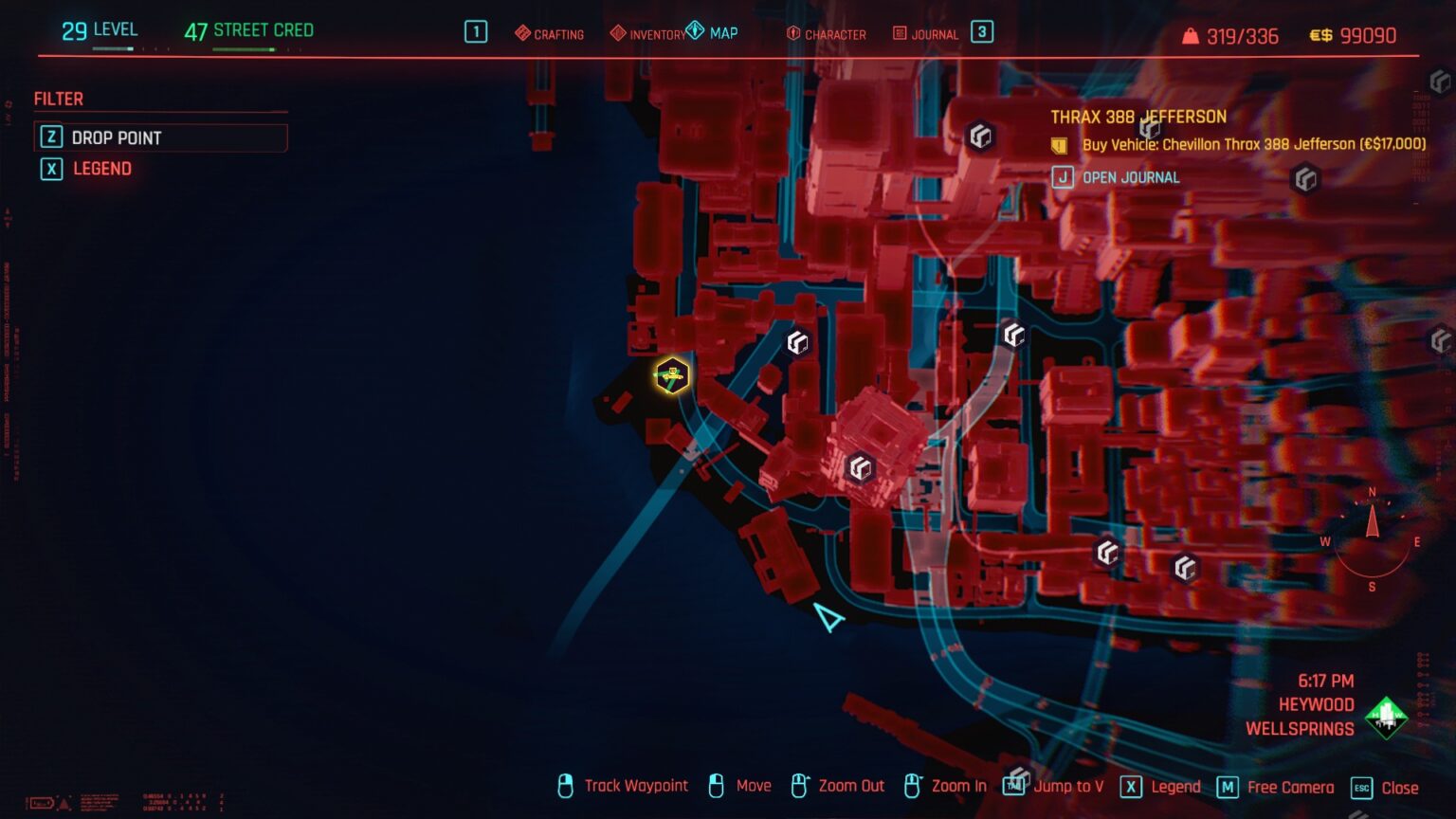This screenshot has height=819, width=1456.
Task: Select the yellow Thrax 388 Jefferson vehicle marker
Action: 672,376
